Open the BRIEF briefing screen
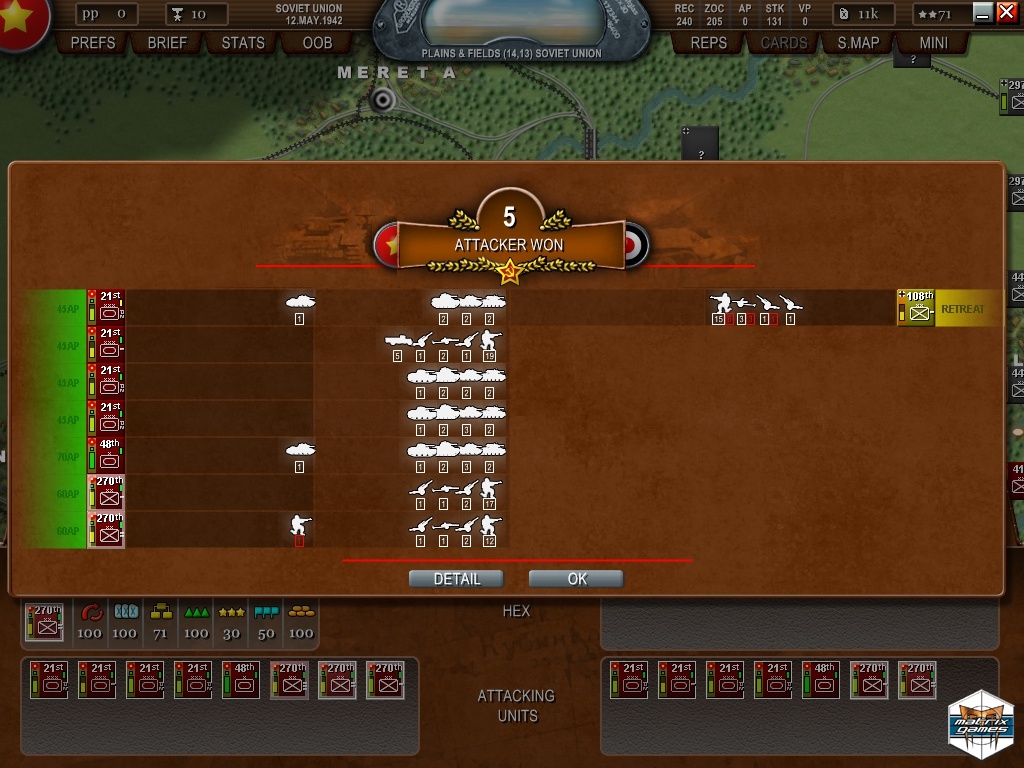This screenshot has height=768, width=1024. pyautogui.click(x=167, y=43)
